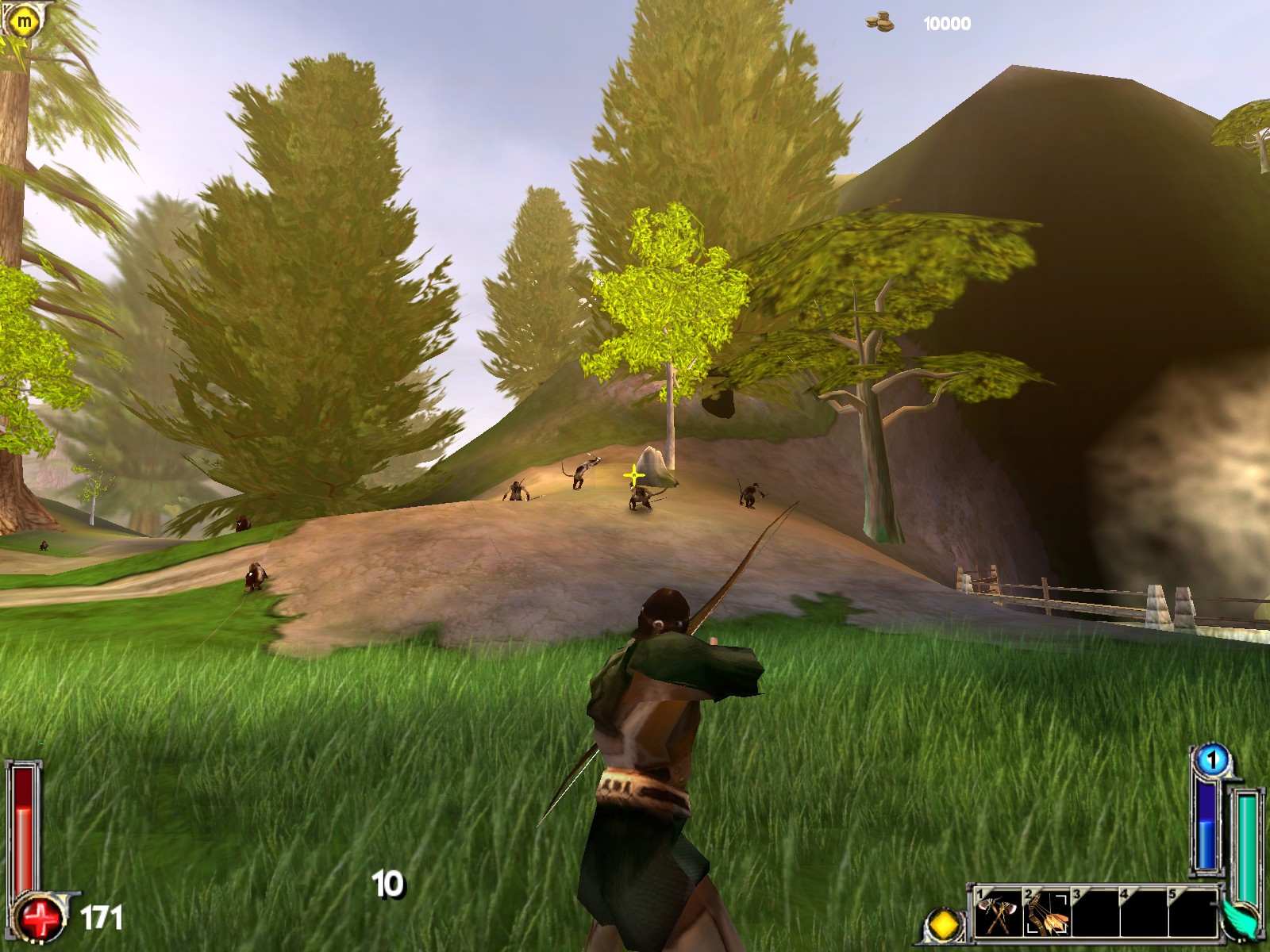Select the crossed axes weapon slot
The width and height of the screenshot is (1270, 952).
[999, 915]
